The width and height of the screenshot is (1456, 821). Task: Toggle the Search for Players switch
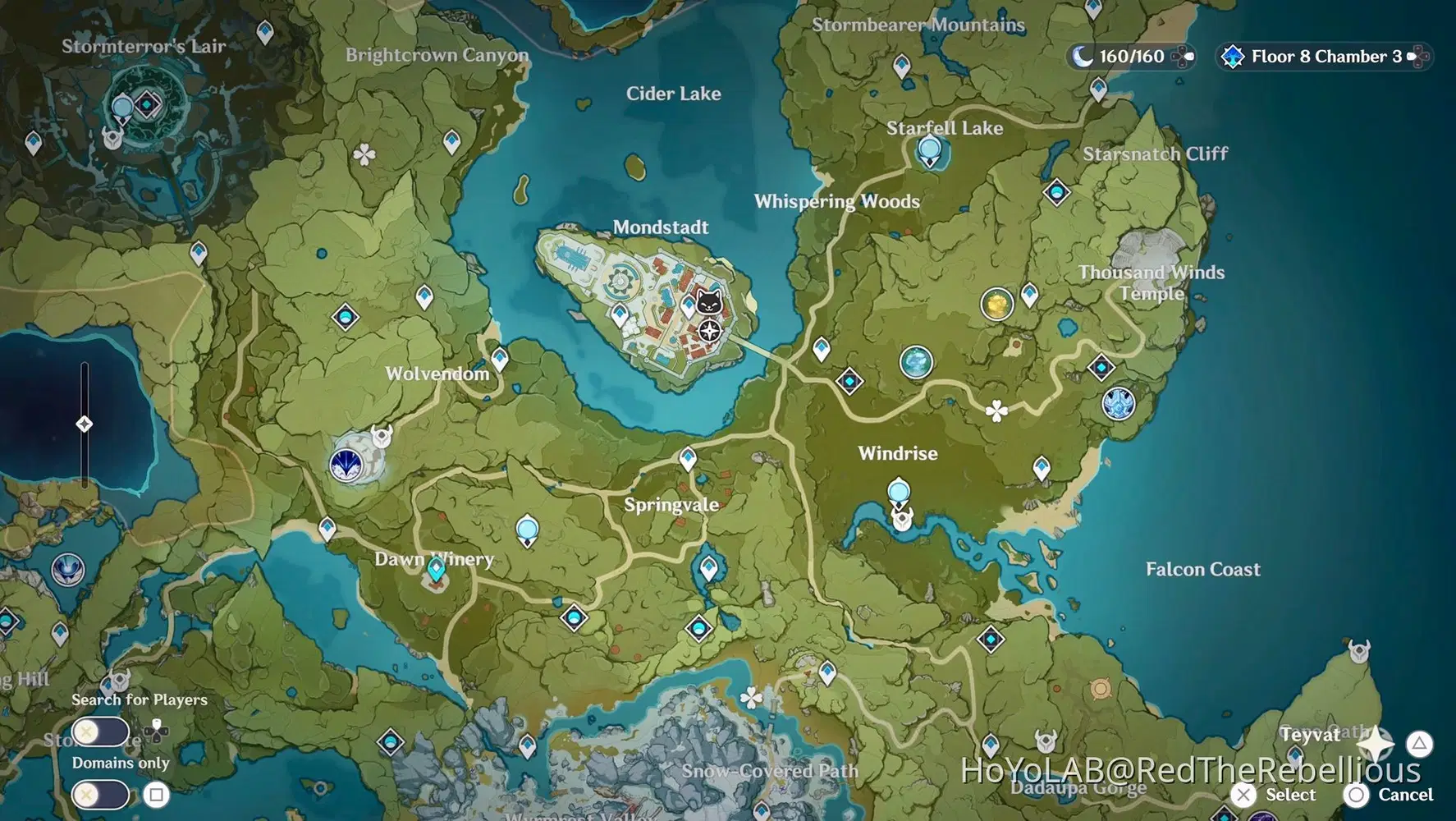[x=98, y=732]
